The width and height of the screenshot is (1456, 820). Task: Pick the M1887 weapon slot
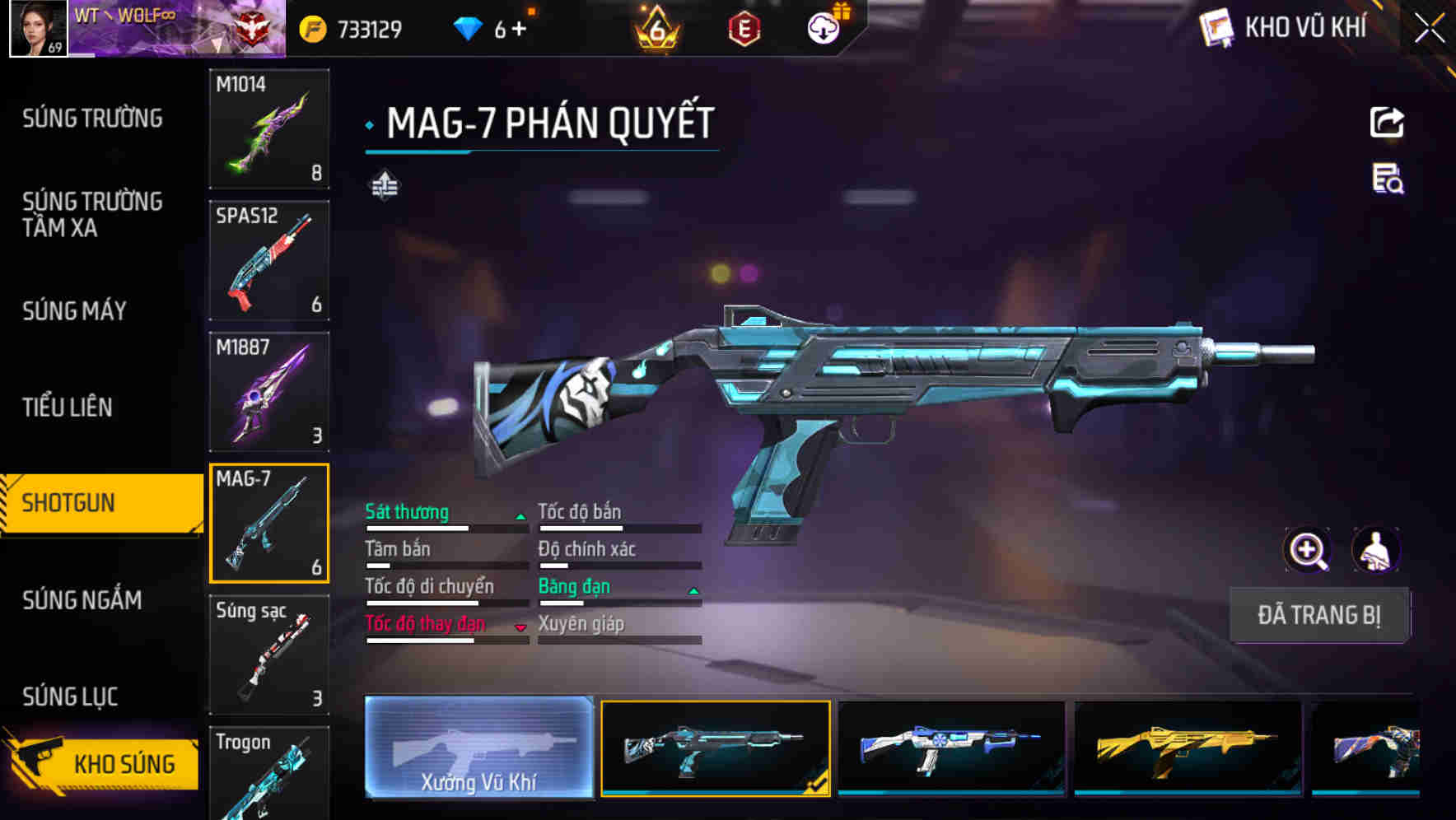269,392
